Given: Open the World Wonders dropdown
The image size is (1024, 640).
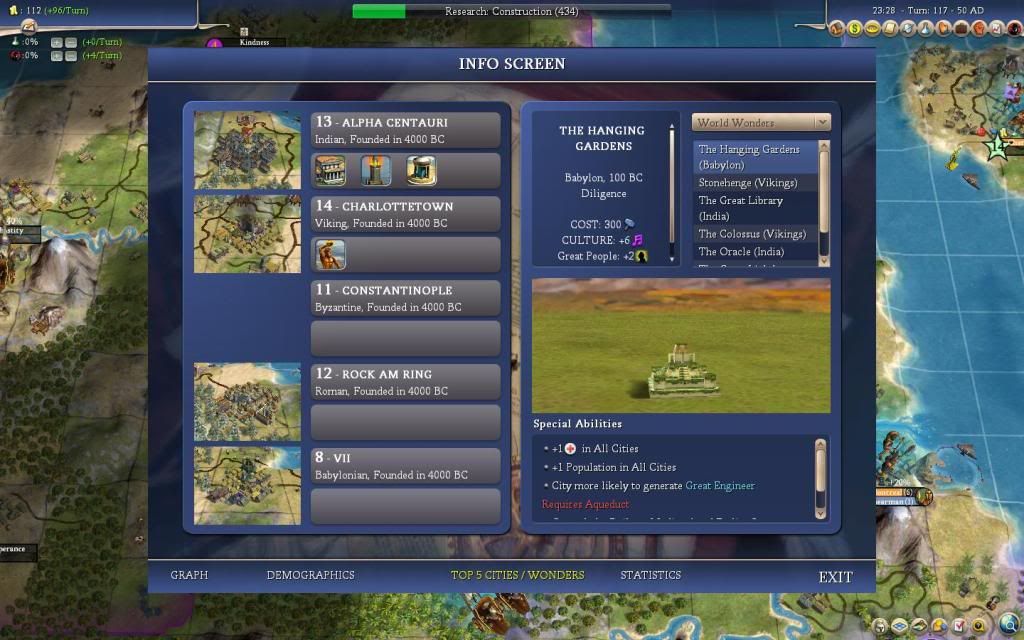Looking at the screenshot, I should pyautogui.click(x=761, y=123).
